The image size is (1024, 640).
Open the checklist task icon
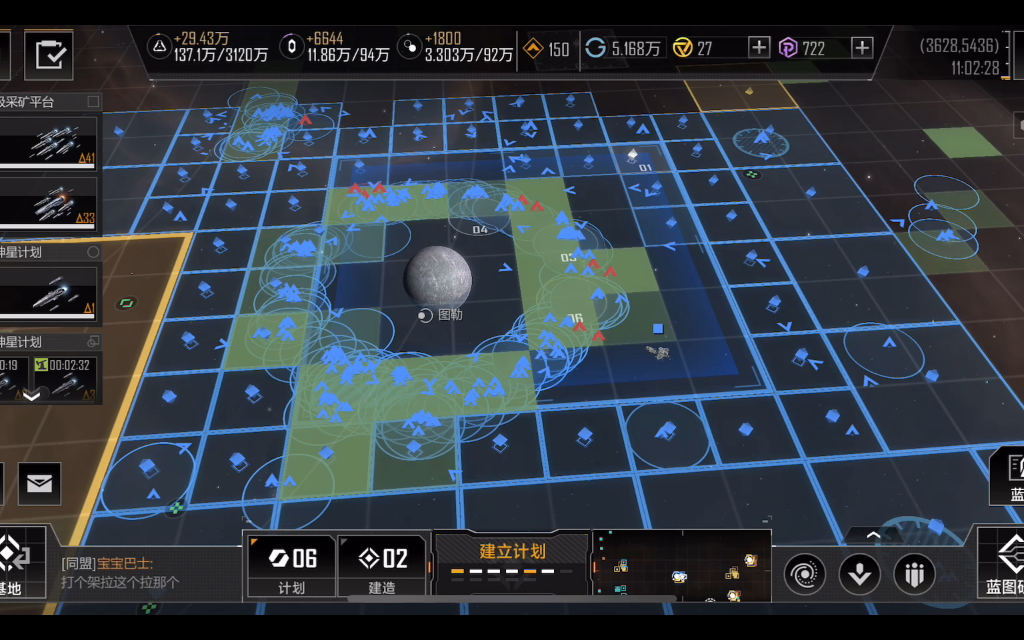coord(49,54)
